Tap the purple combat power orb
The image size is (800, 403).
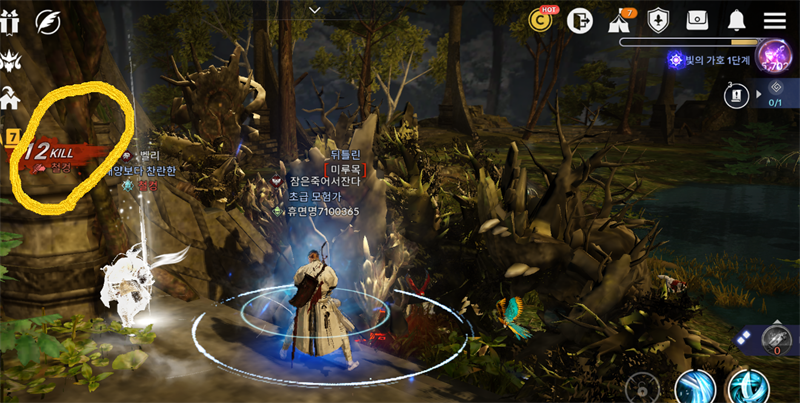pyautogui.click(x=773, y=53)
